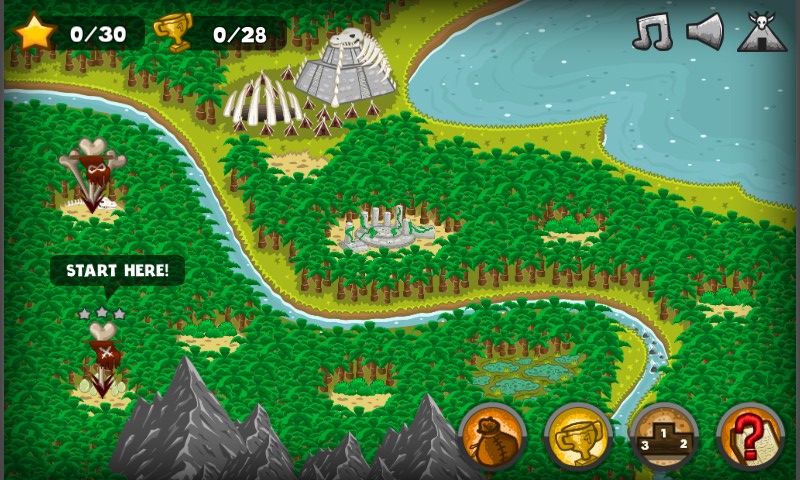Open the red question mark help
The image size is (800, 480).
pos(750,436)
